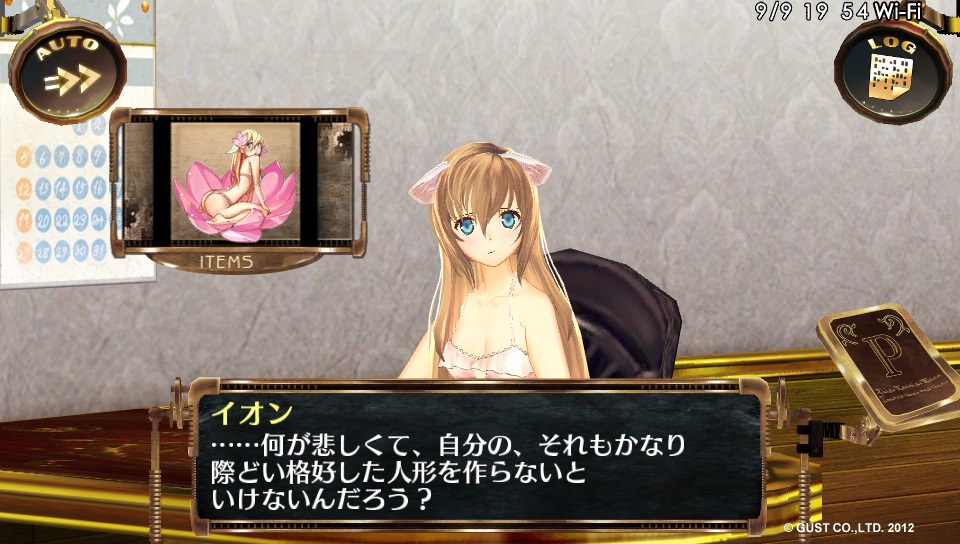
Task: Toggle the AUTO advance button
Action: 67,70
